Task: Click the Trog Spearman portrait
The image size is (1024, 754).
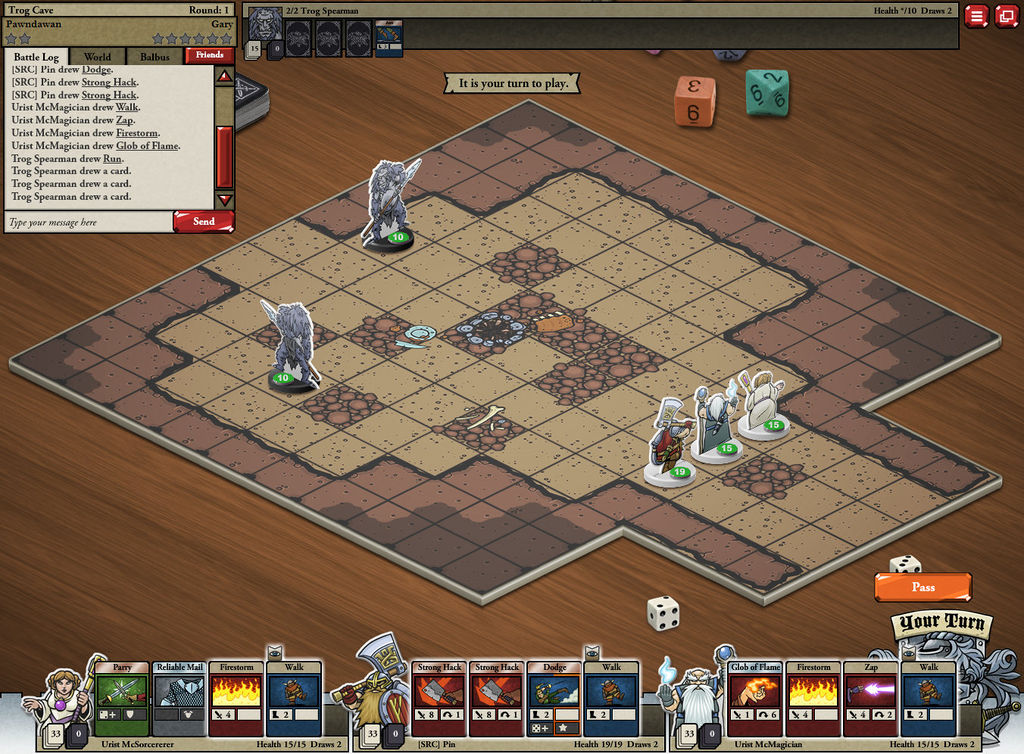Action: 265,22
